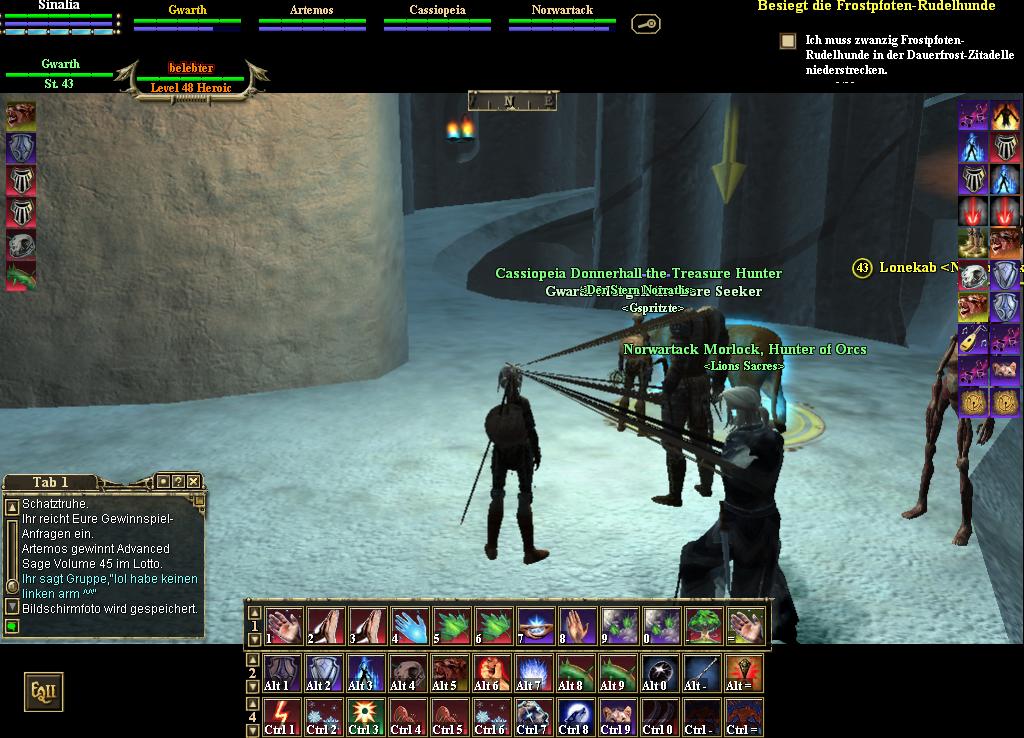This screenshot has height=738, width=1024.
Task: Close the Tab 1 chat window
Action: pos(194,481)
